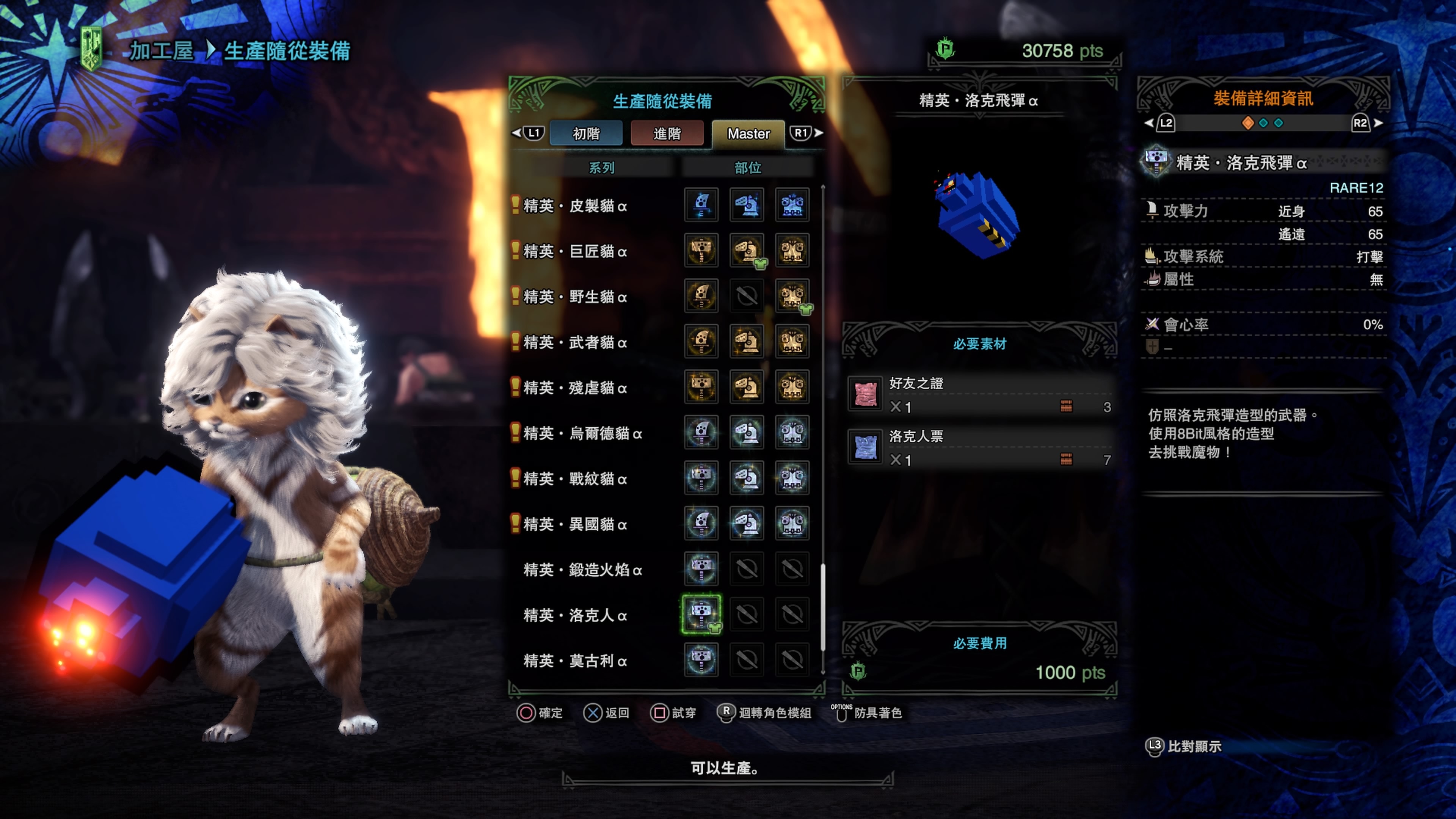Click the 好友之證 material item icon

tap(866, 394)
